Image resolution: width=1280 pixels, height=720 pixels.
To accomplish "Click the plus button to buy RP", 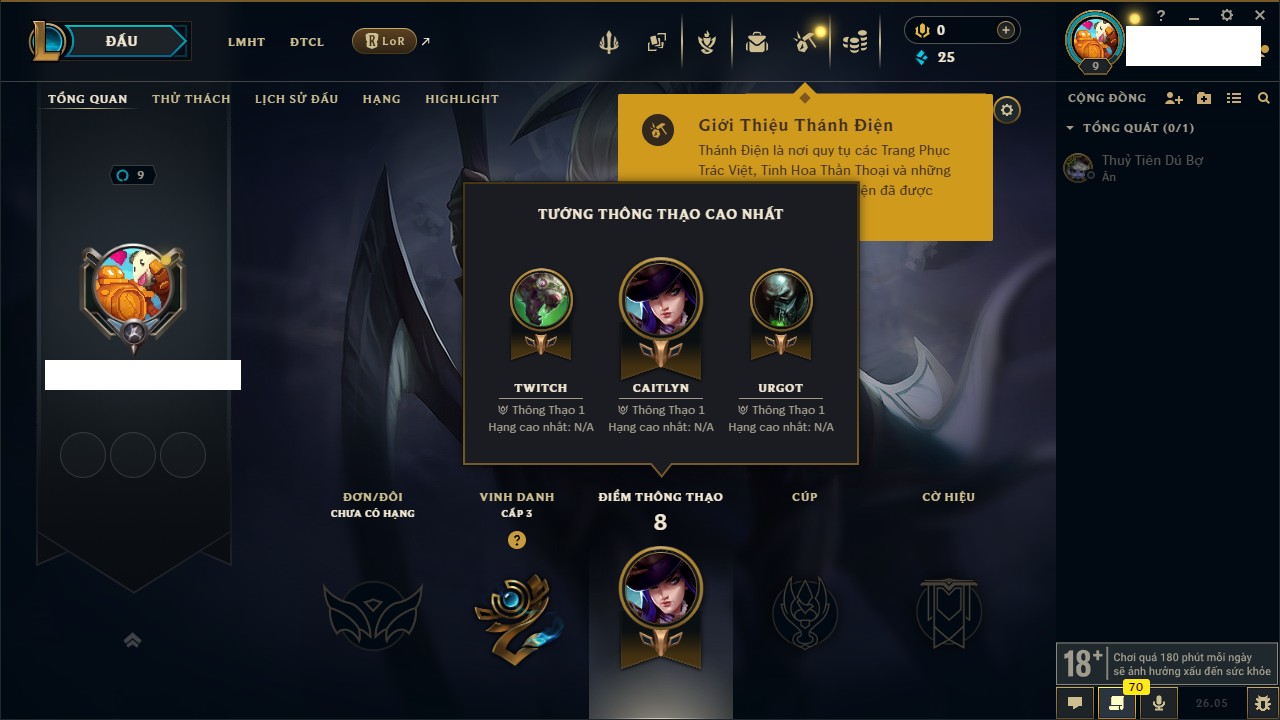I will [x=1006, y=31].
